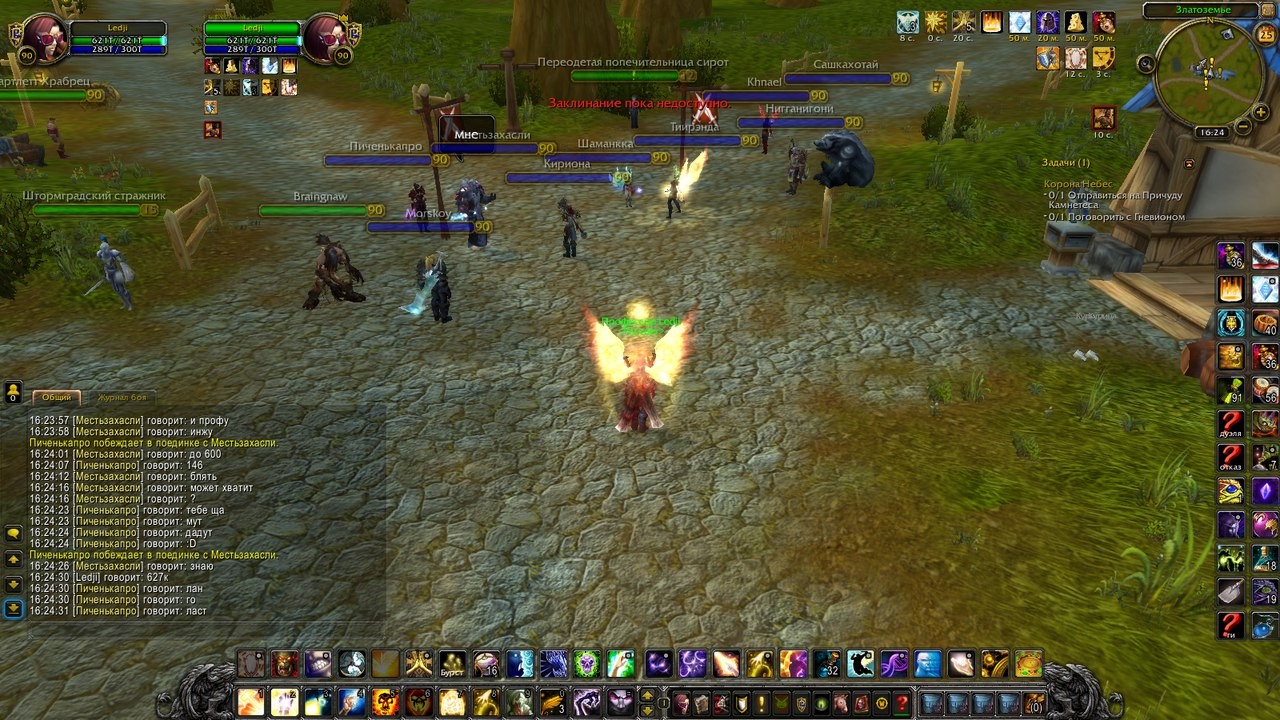Viewport: 1280px width, 720px height.
Task: Switch to the Общий chat tab
Action: point(56,397)
